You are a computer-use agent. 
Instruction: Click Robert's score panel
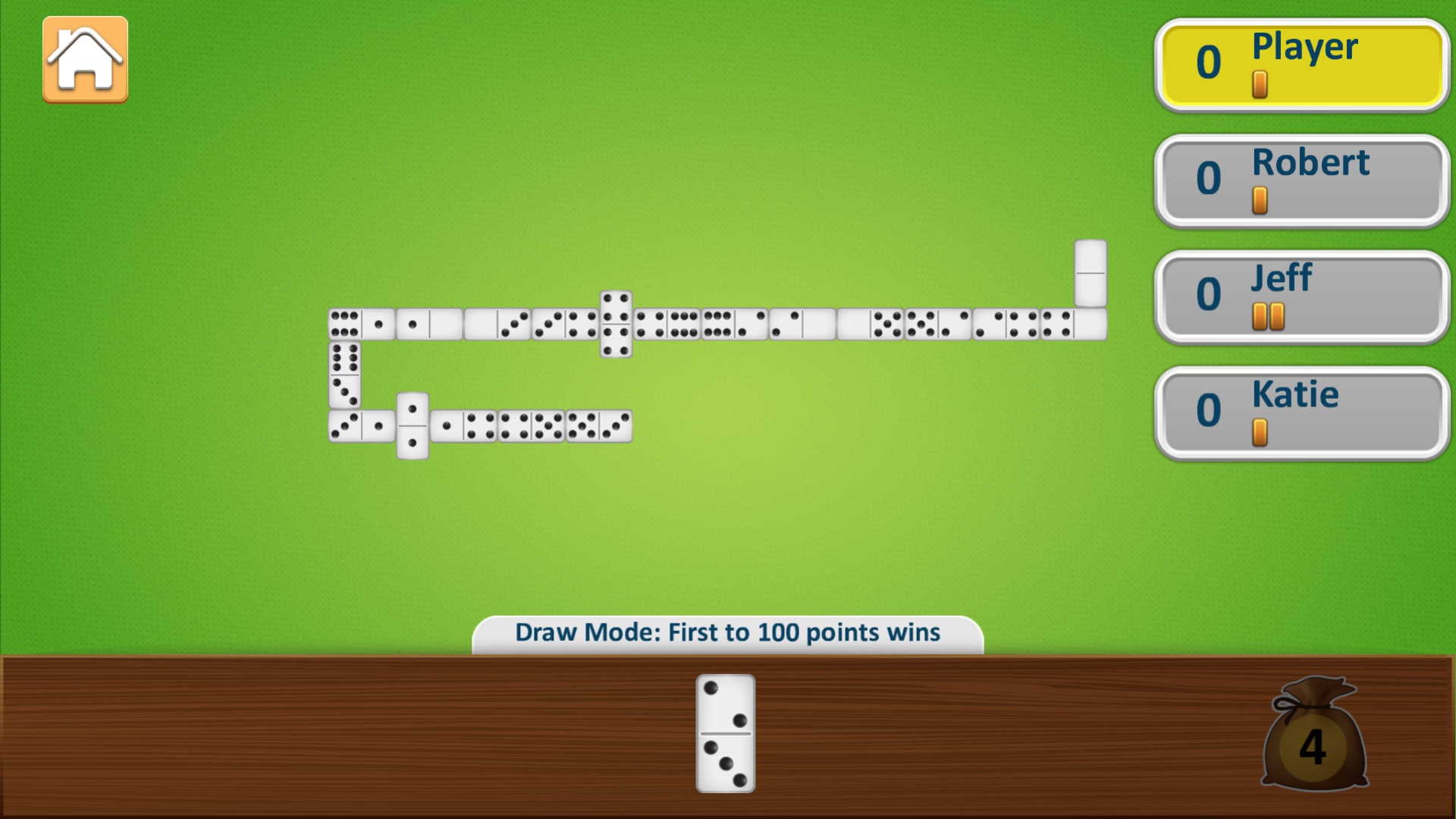coord(1300,181)
